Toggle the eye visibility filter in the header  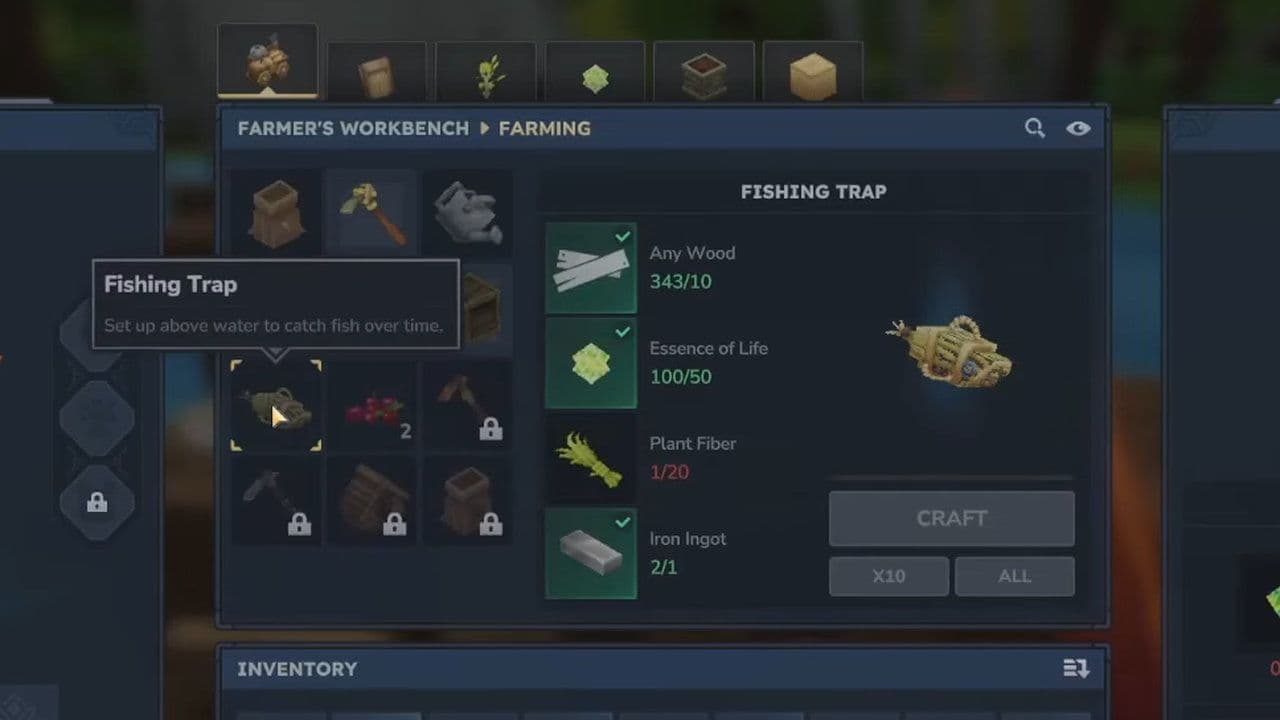point(1079,128)
